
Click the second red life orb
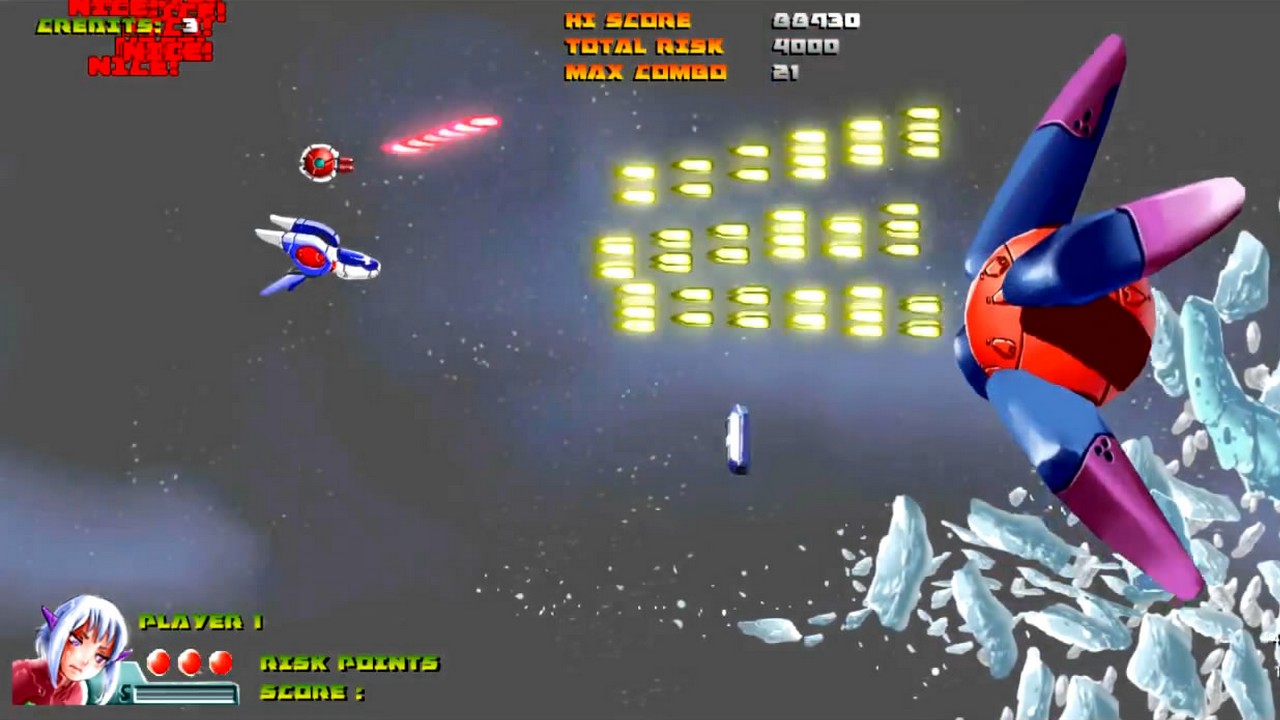click(188, 662)
